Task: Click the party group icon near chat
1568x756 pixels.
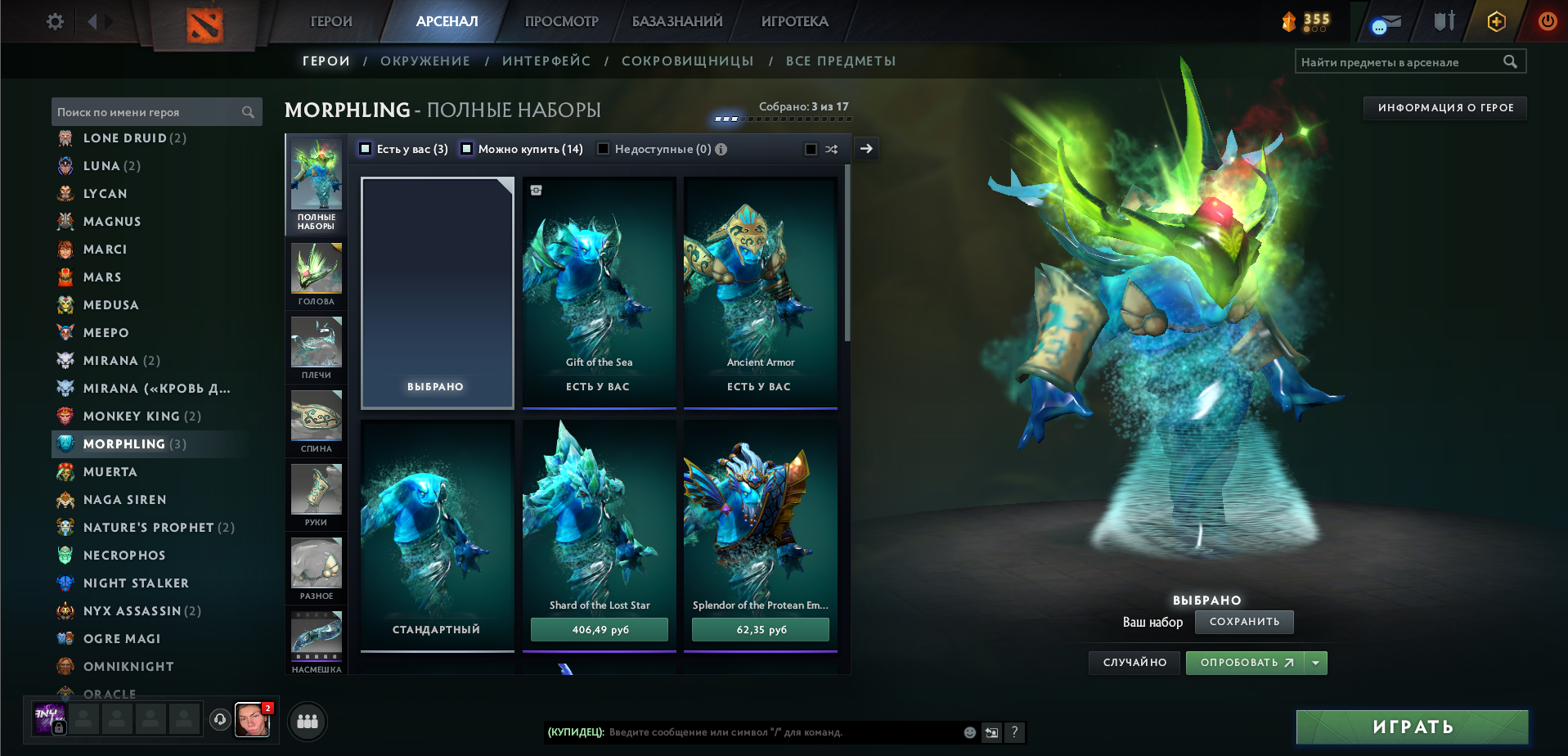Action: 308,722
